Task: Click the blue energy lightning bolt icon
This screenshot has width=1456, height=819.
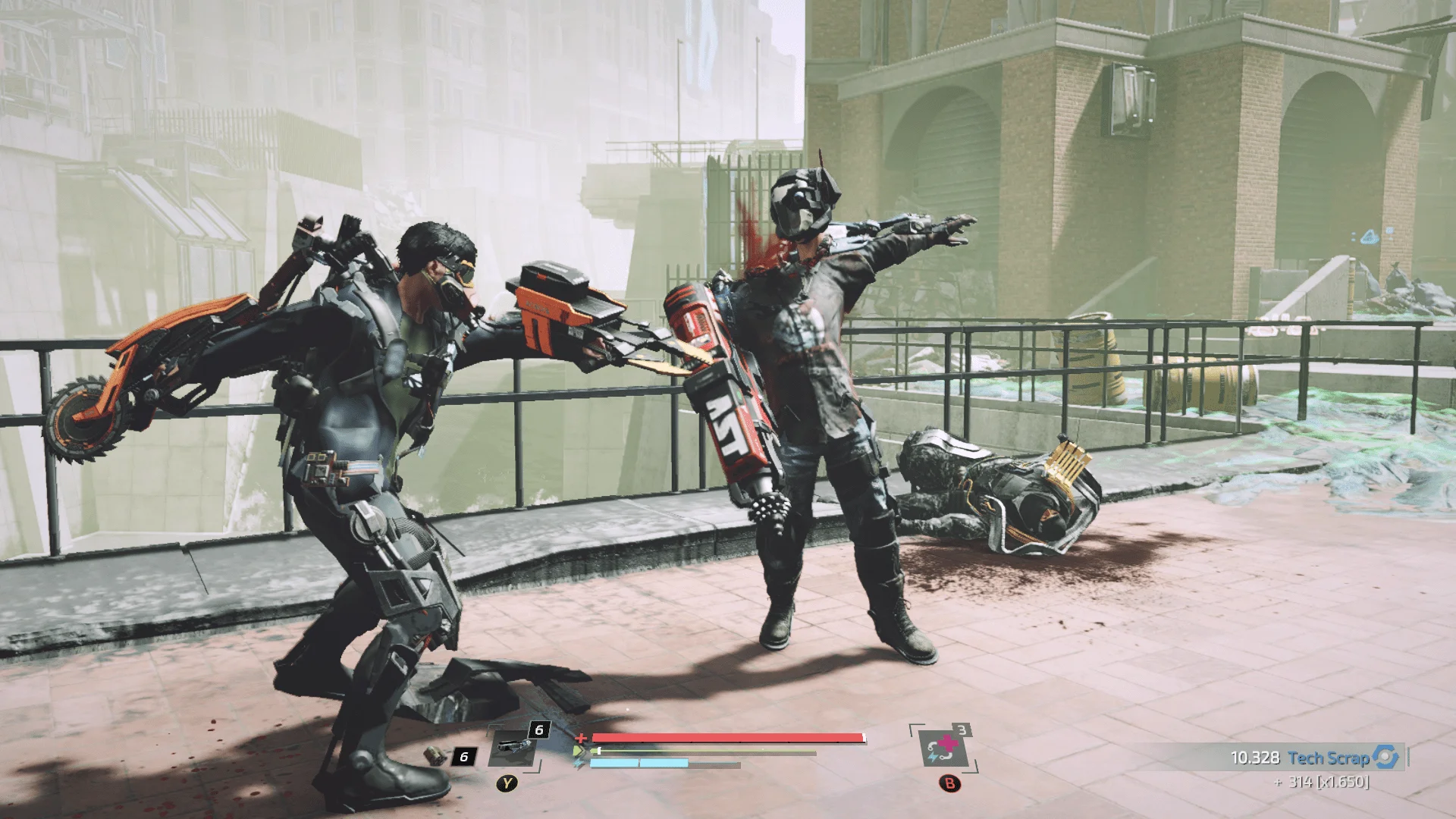Action: 578,762
